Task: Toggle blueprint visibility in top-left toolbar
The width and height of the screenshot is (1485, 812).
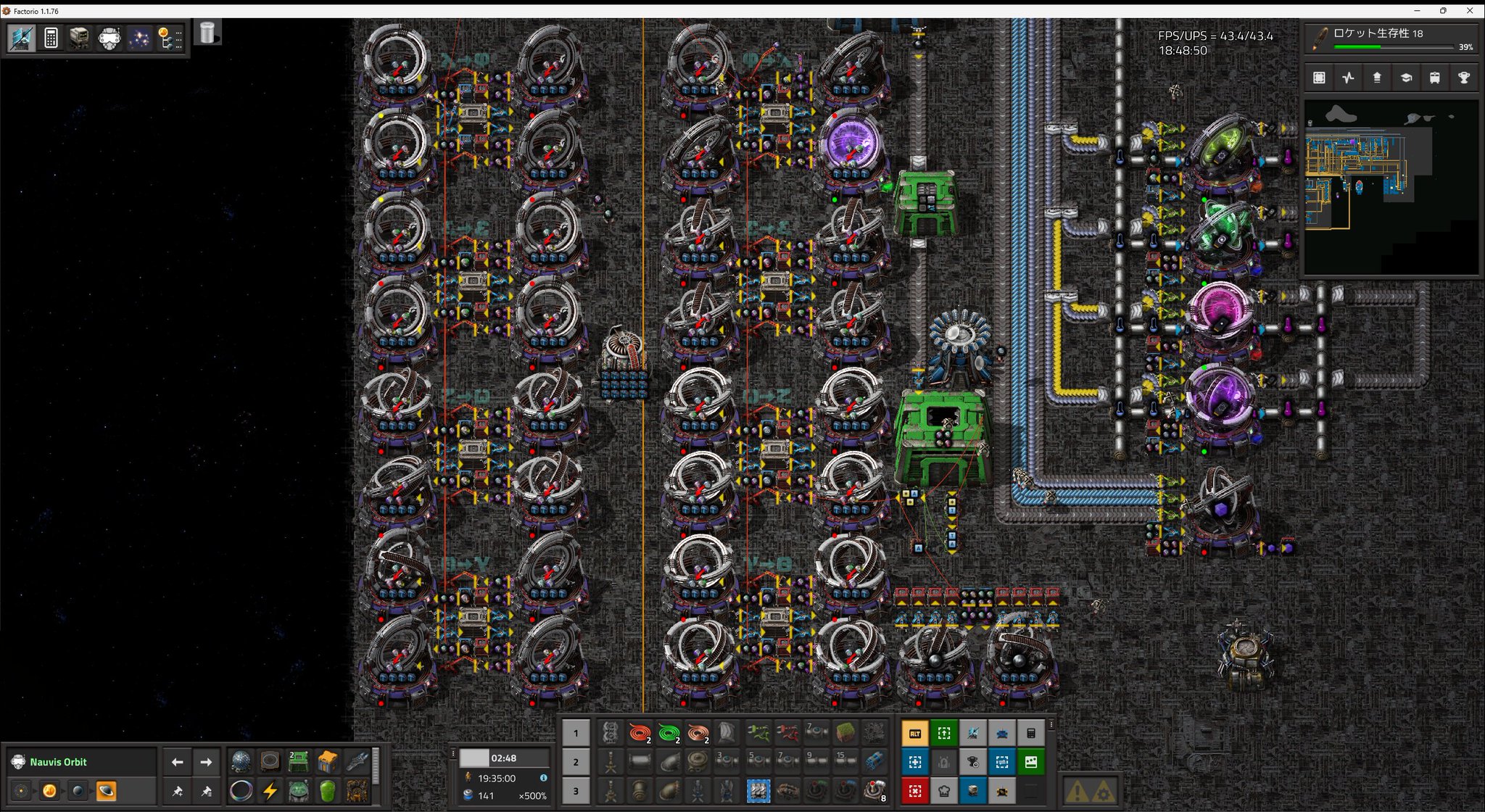Action: pyautogui.click(x=20, y=38)
